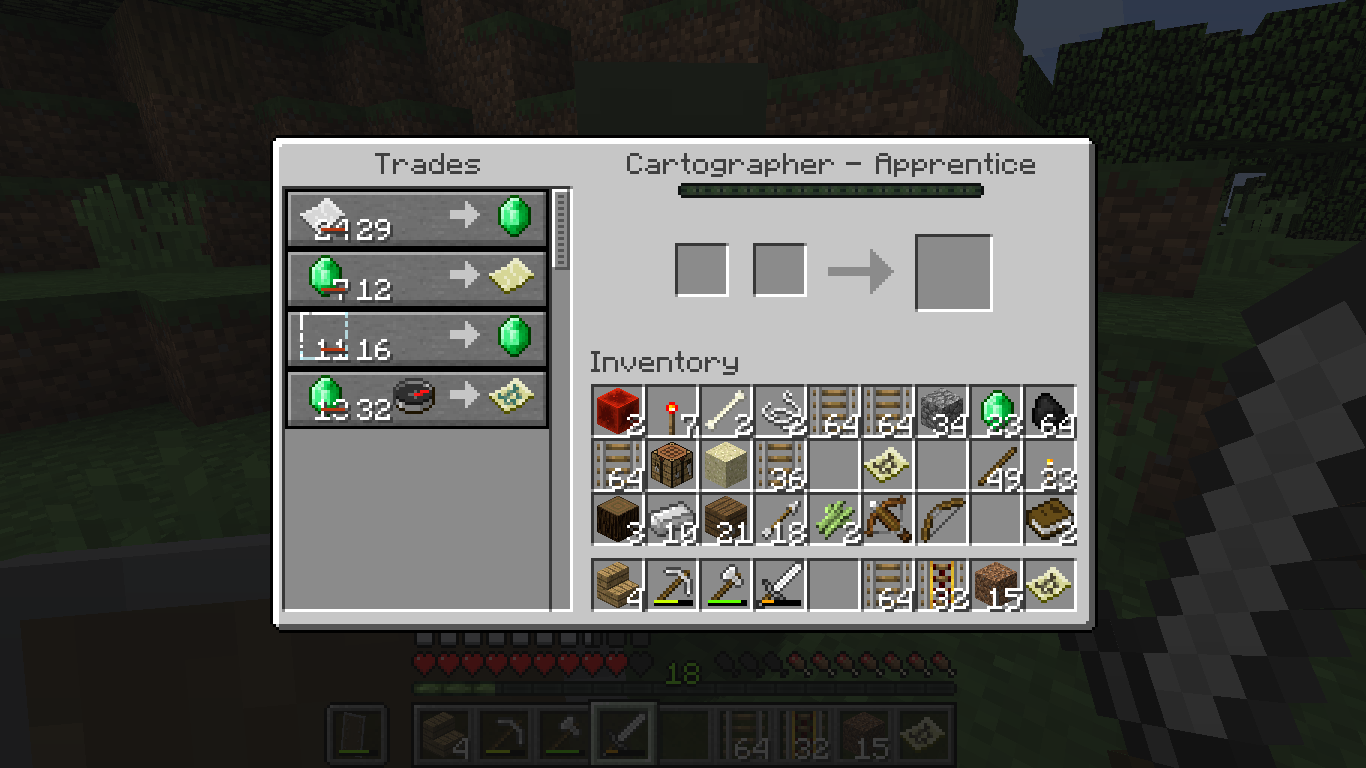1366x768 pixels.
Task: Select the glass pane for emerald trade
Action: tap(417, 337)
